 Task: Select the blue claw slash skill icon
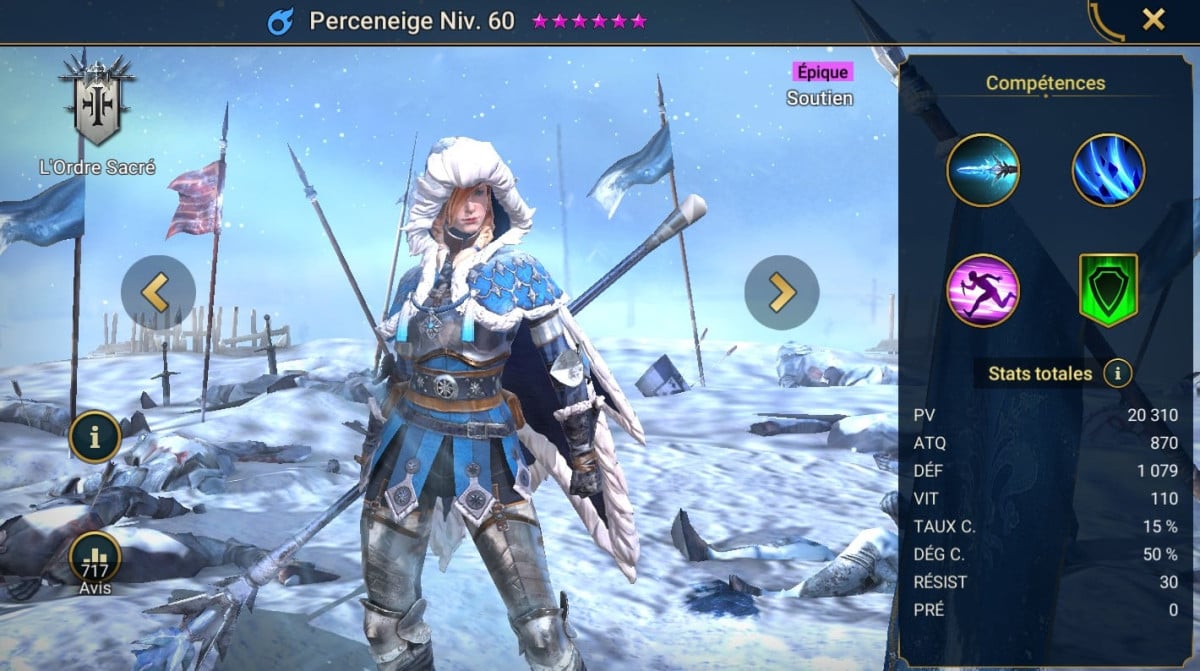click(1108, 170)
